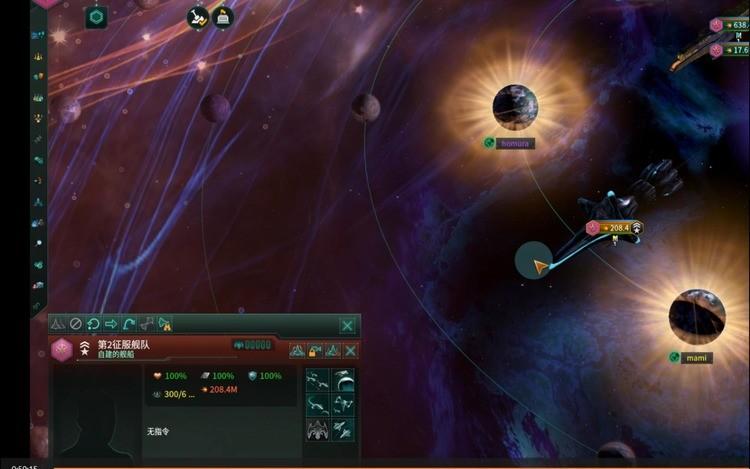Select the straight arrow move order button
The image size is (750, 469).
(x=111, y=324)
